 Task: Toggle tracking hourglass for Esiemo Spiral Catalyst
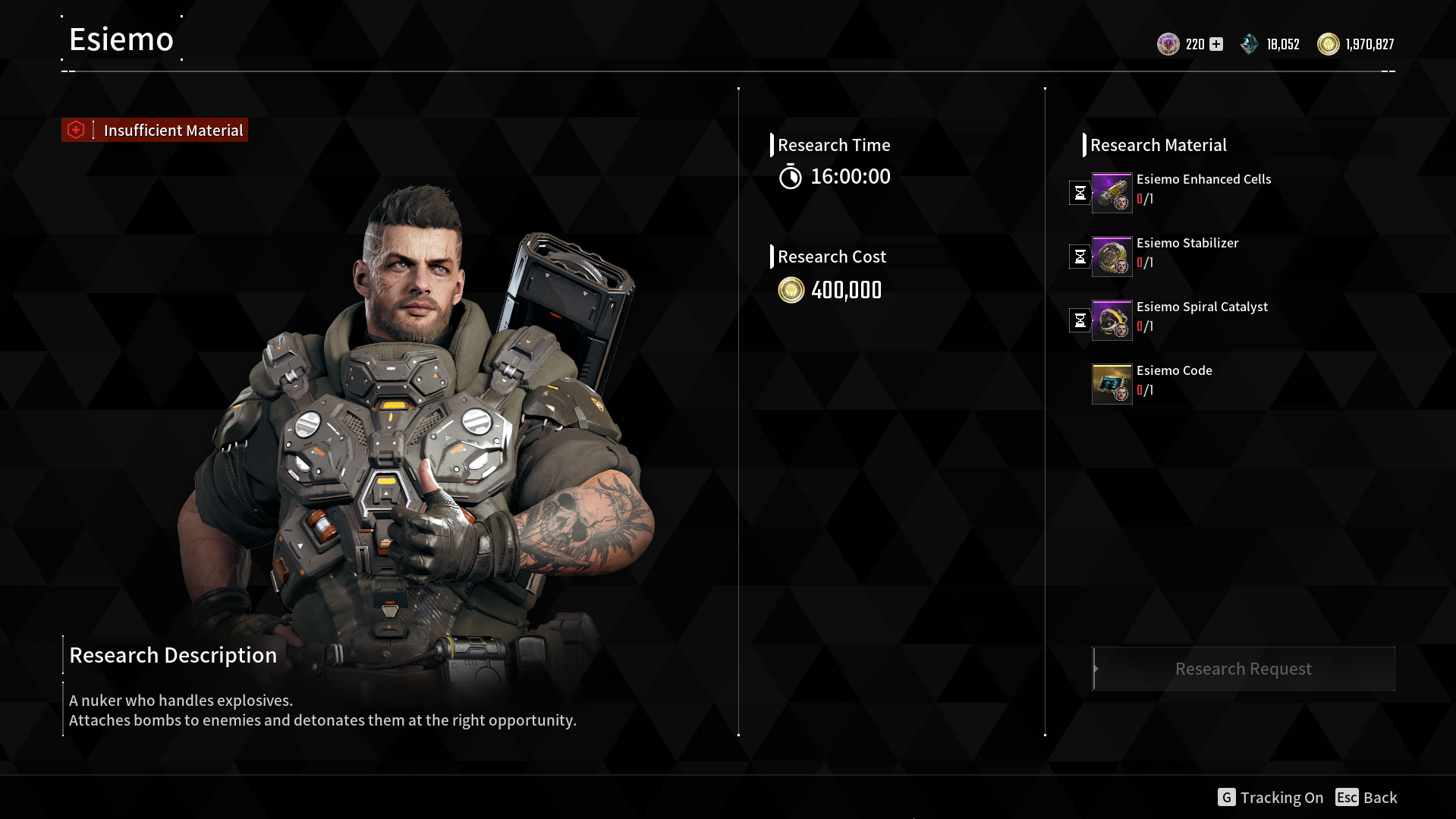coord(1080,320)
